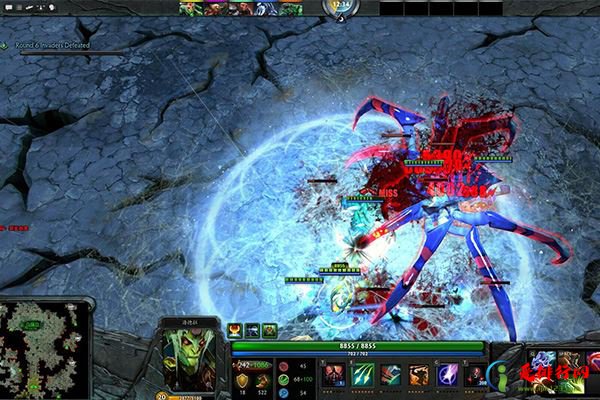Viewport: 600px width, 400px height.
Task: Activate the green arrows Split Shot ability
Action: (362, 375)
